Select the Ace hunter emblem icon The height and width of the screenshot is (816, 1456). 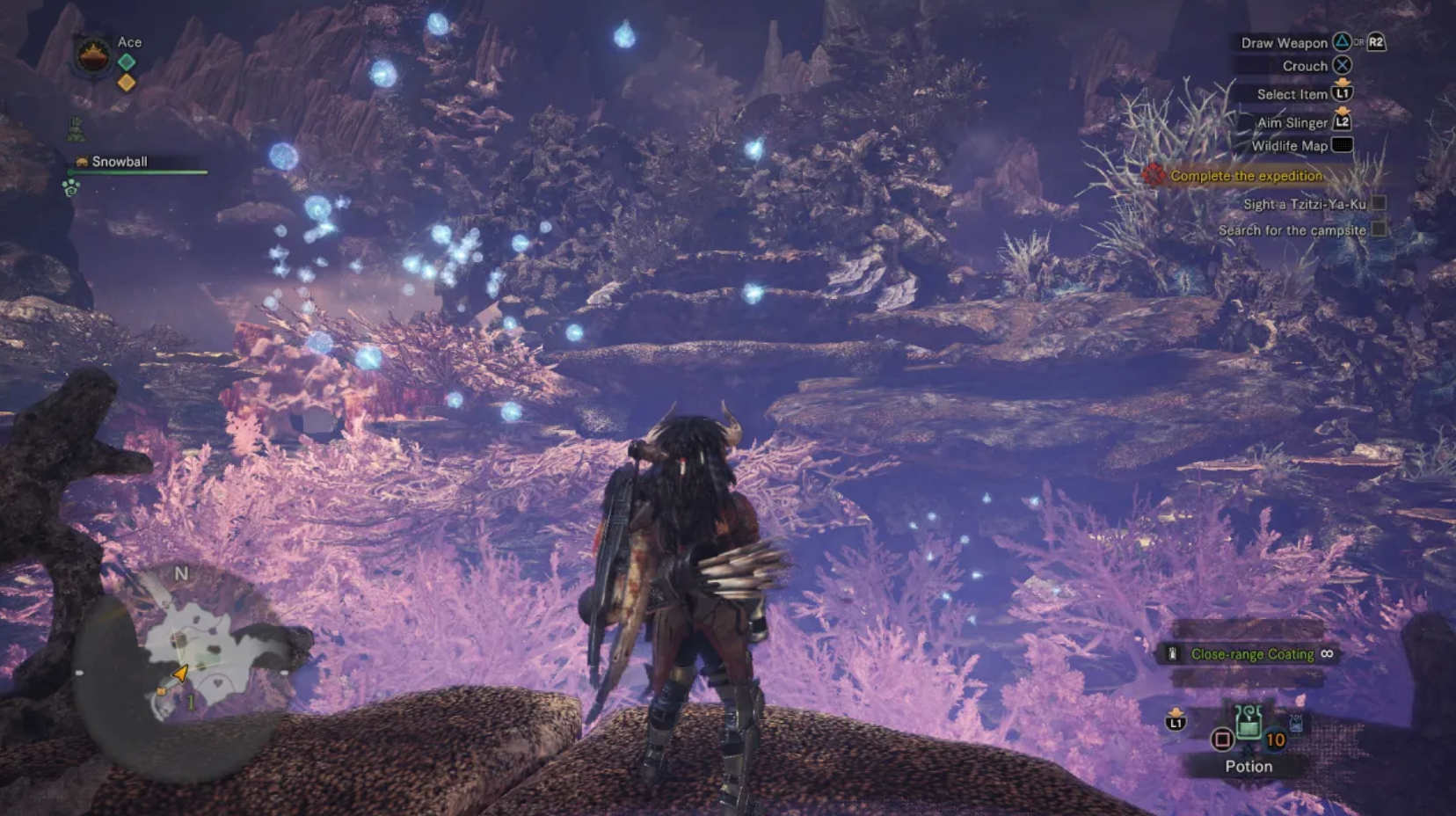92,57
